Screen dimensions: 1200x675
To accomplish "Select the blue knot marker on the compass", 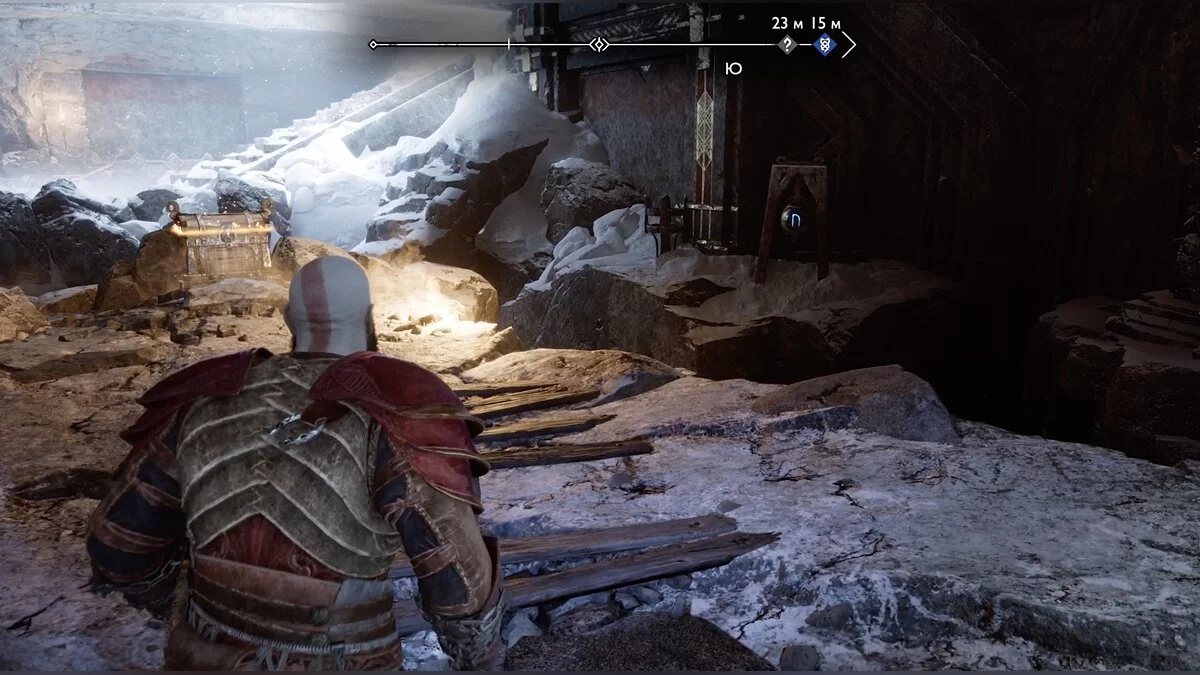I will coord(823,45).
